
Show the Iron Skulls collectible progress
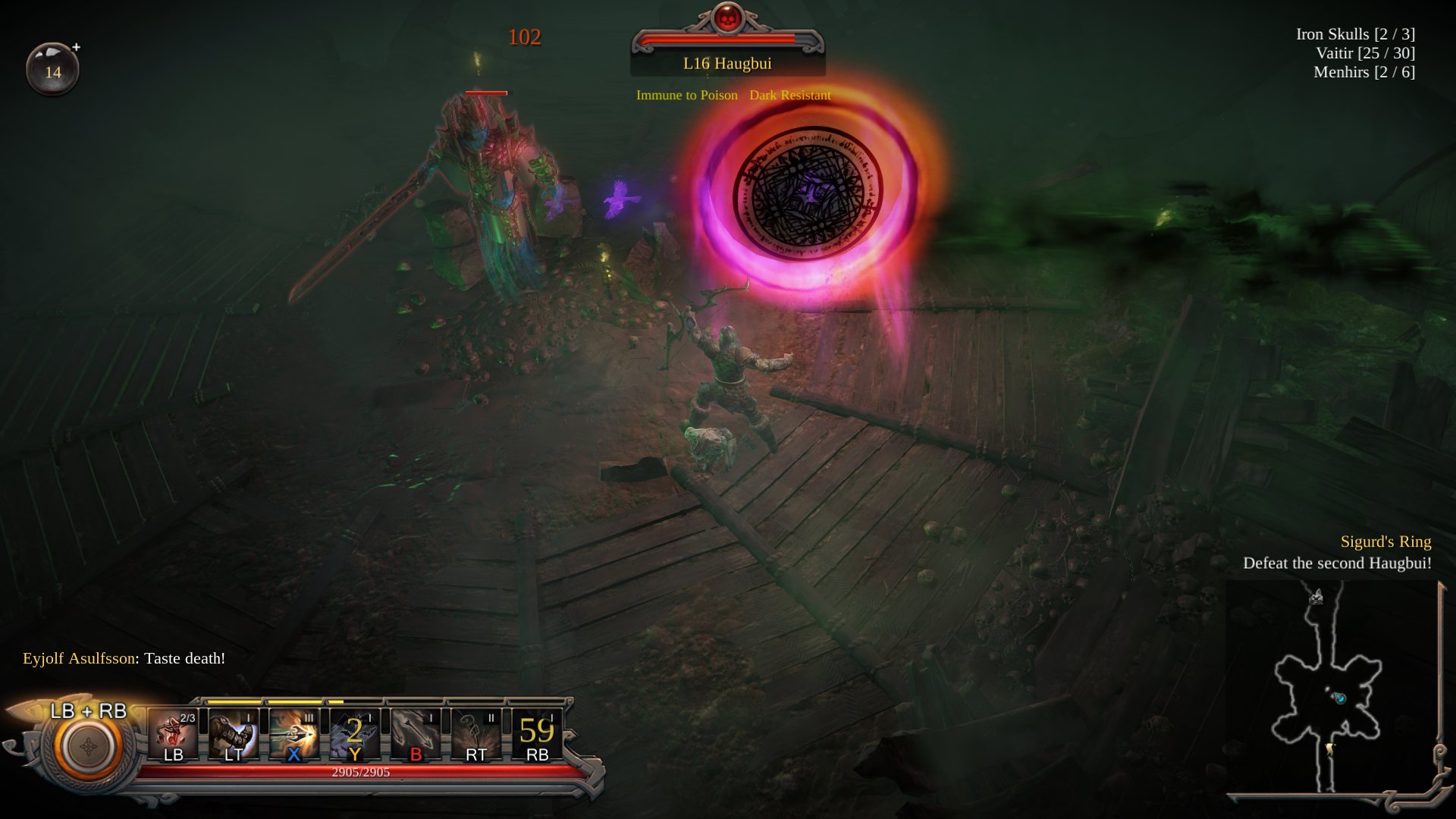[1355, 34]
